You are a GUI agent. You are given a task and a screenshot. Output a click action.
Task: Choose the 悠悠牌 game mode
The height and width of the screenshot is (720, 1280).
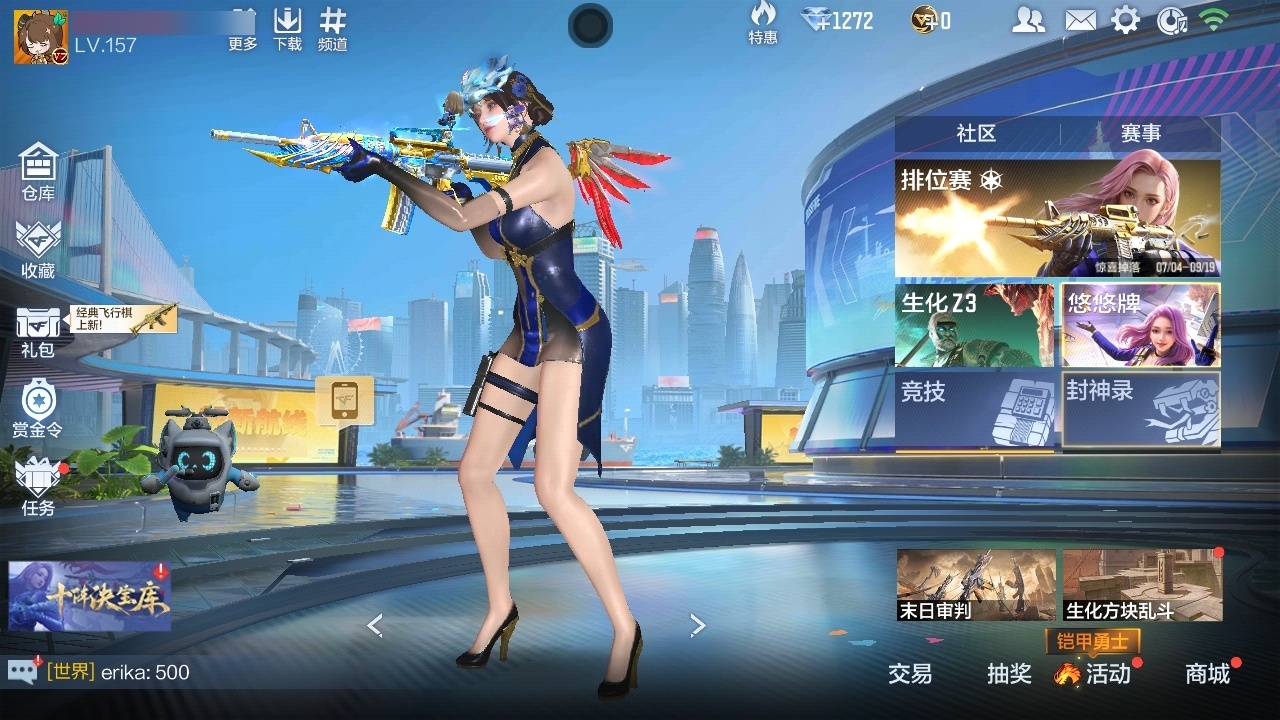[x=1141, y=325]
